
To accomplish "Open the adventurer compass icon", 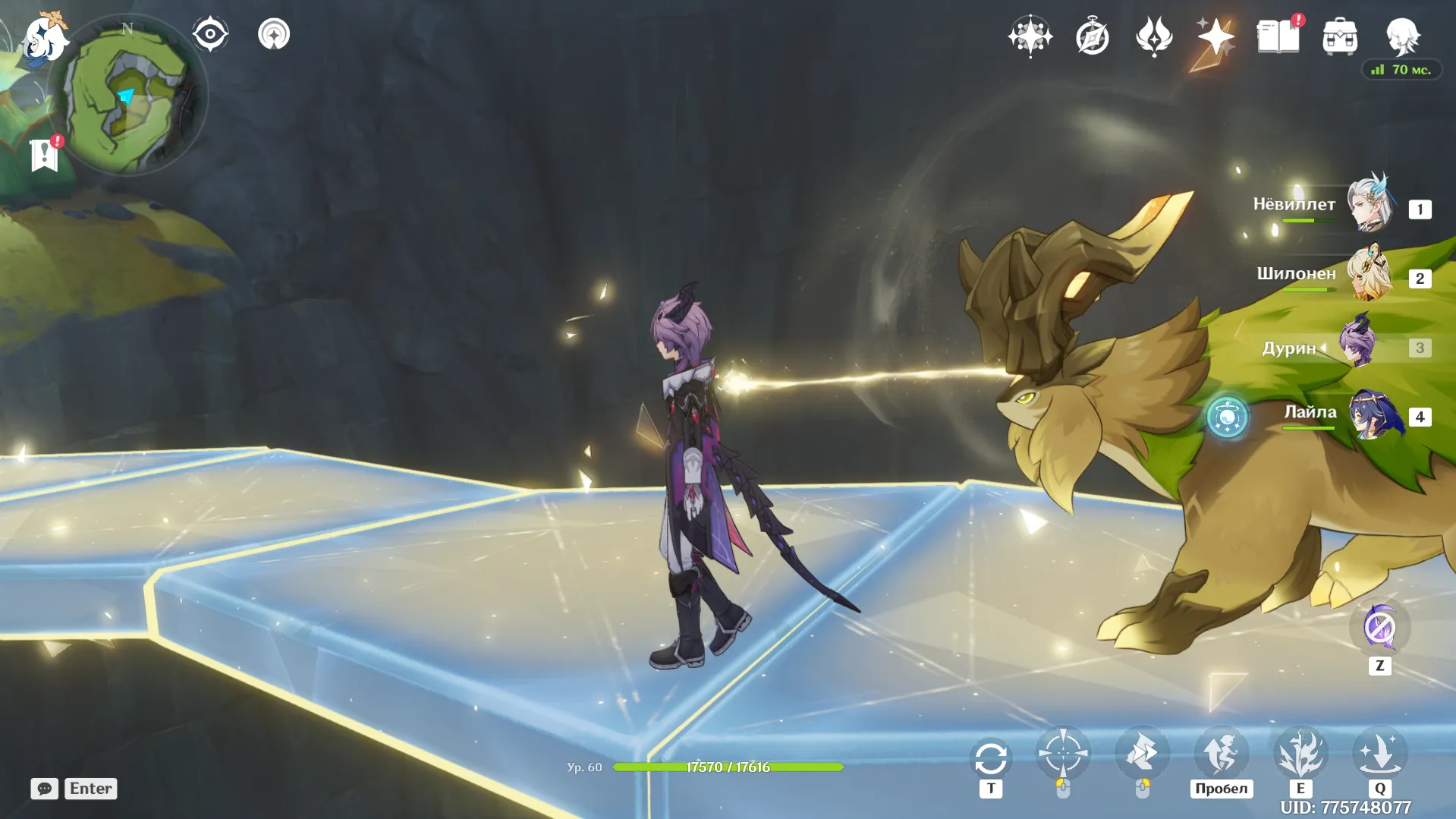I will point(1092,36).
